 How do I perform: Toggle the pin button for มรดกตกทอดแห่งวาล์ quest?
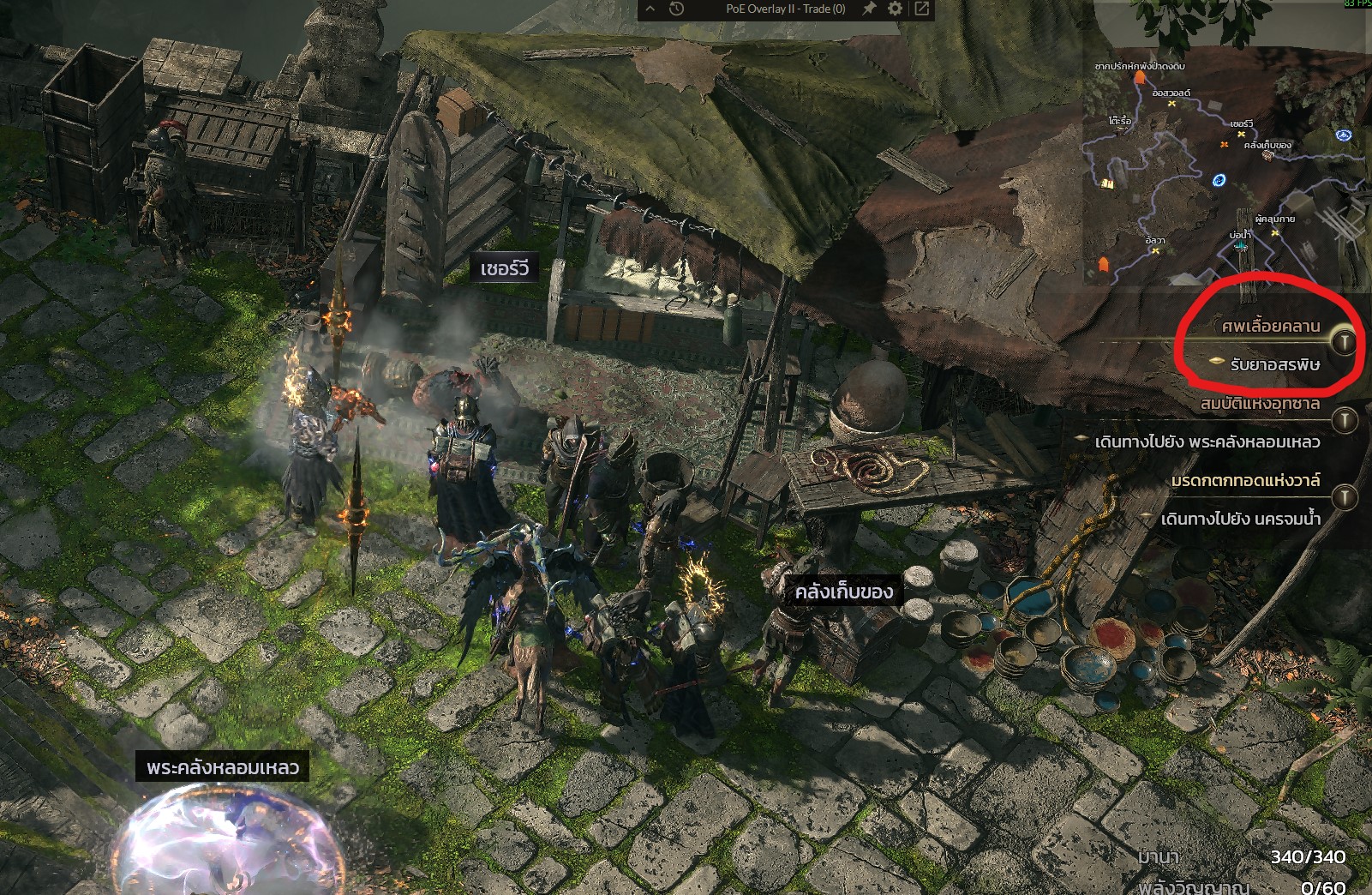(1345, 496)
